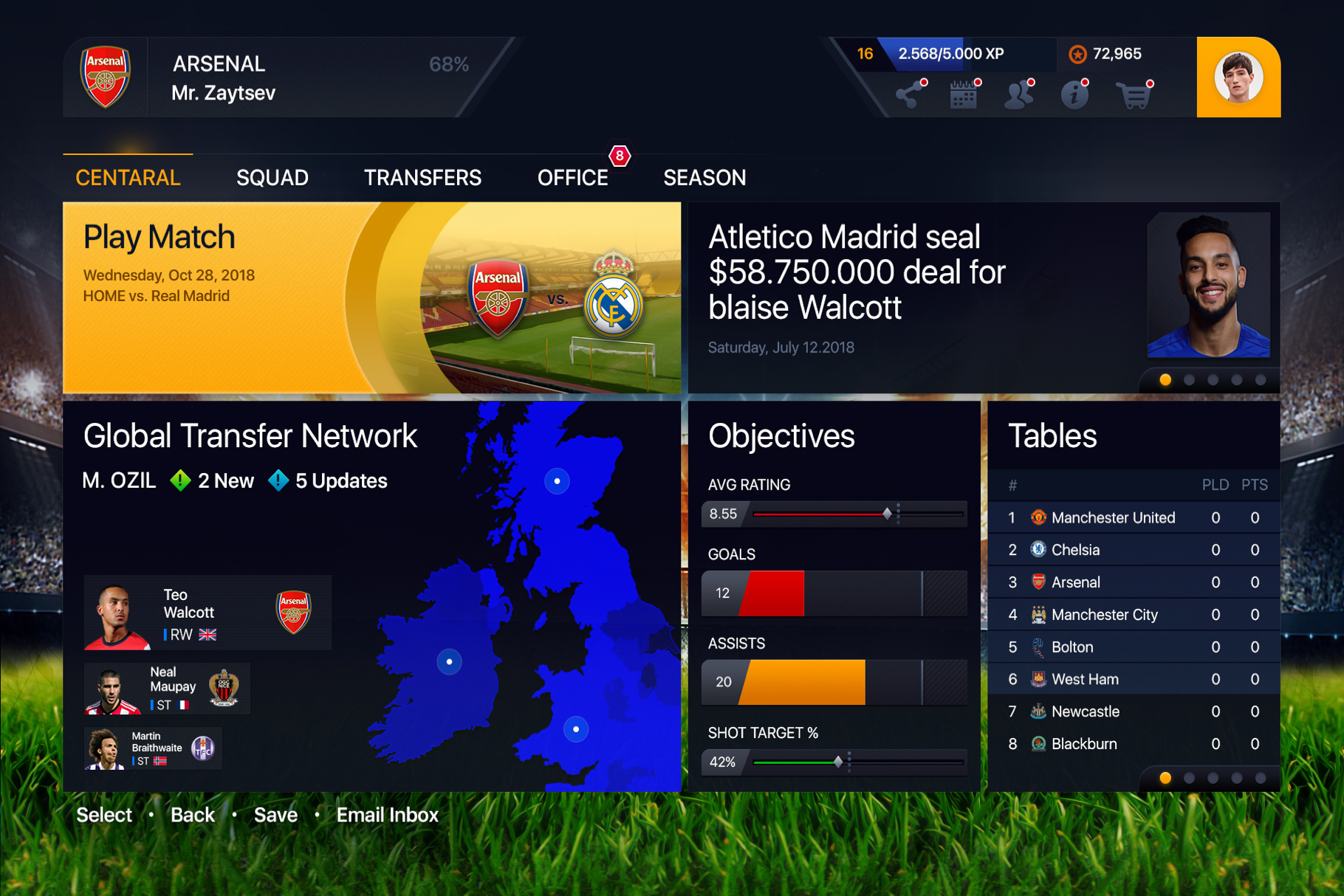
Task: Select the Manchester United table row
Action: point(1133,517)
